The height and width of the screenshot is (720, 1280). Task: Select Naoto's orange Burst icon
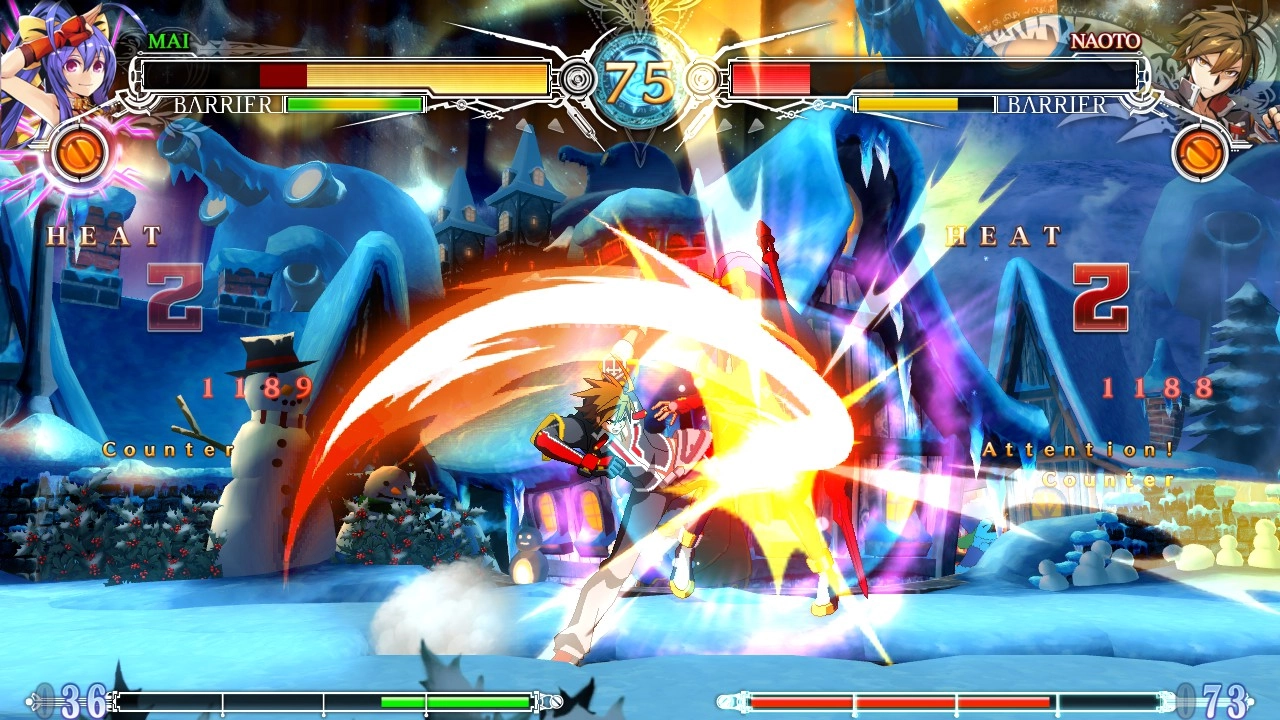1199,154
